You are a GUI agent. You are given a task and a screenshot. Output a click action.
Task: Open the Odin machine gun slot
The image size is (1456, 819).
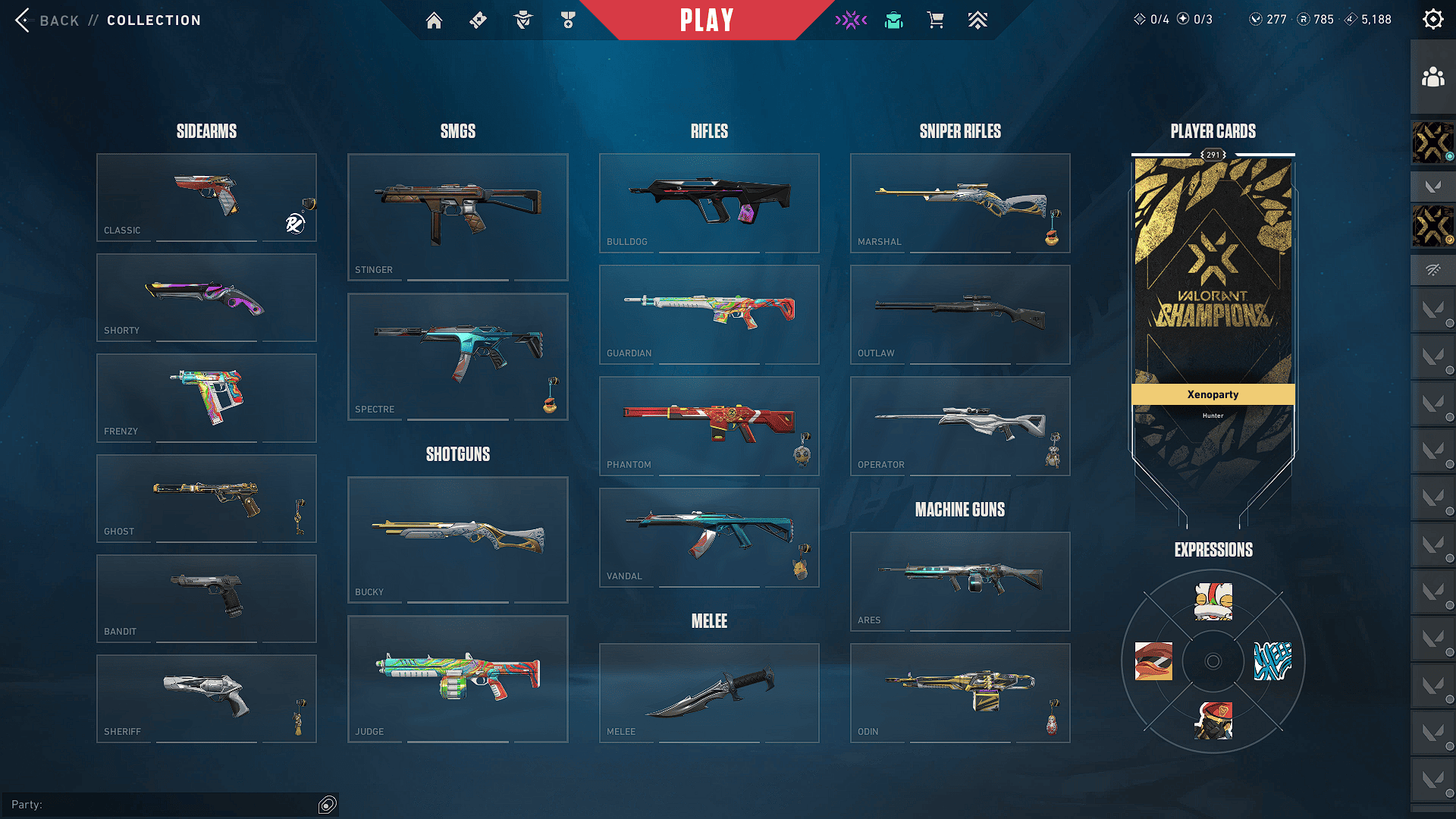(960, 692)
